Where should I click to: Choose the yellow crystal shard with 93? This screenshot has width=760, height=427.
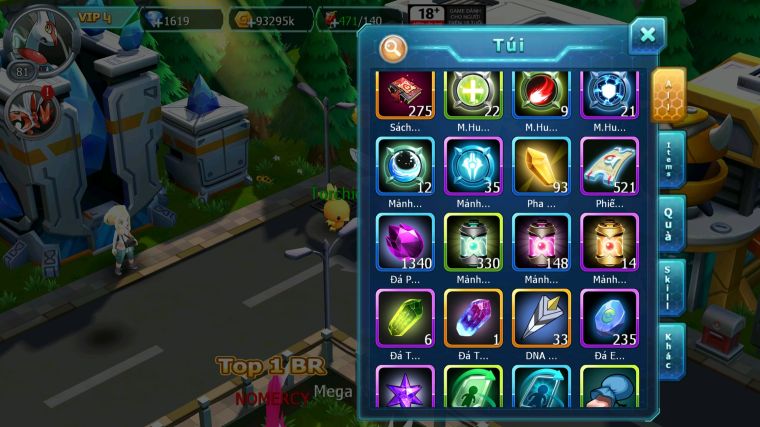point(541,165)
